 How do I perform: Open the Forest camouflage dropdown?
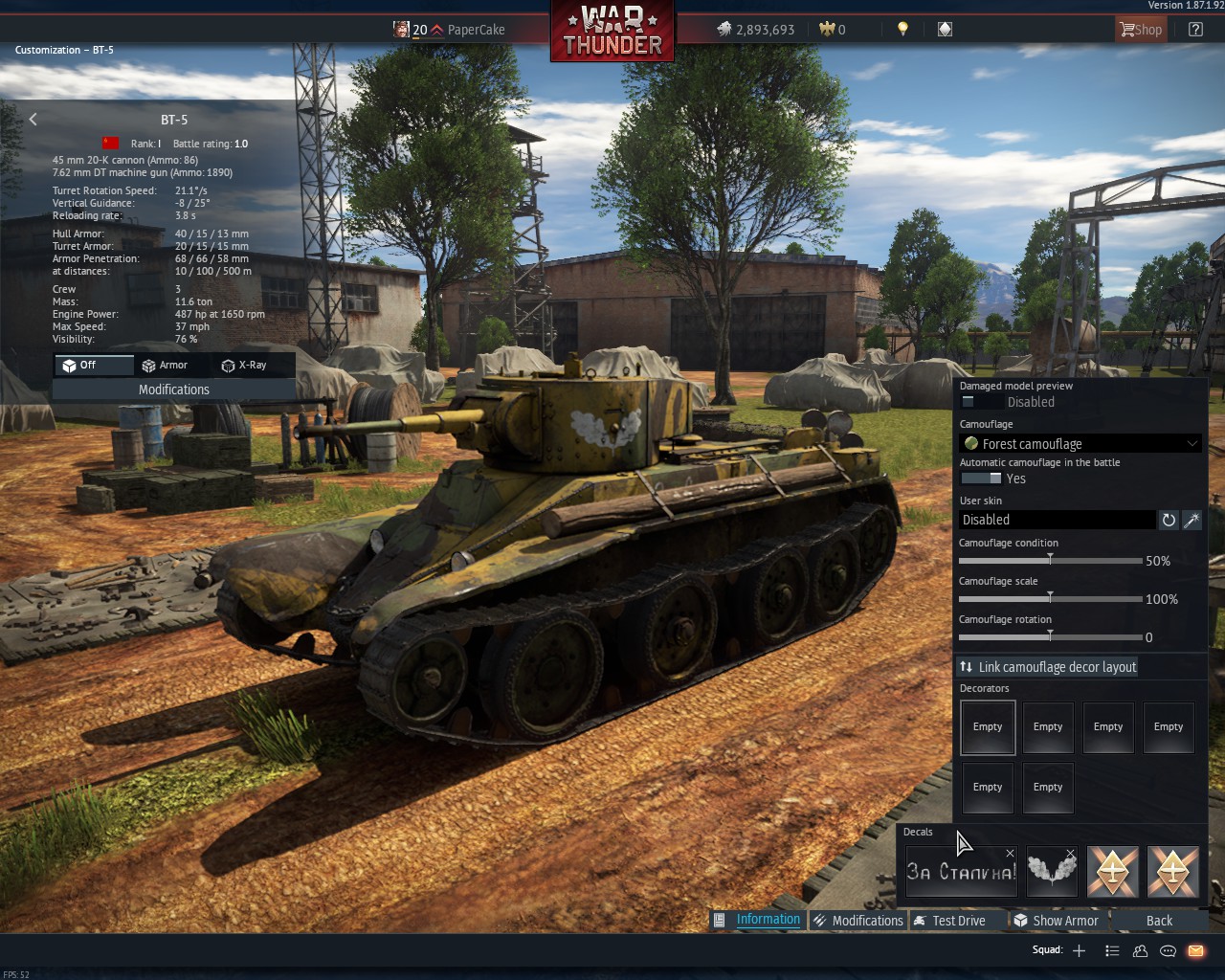click(1080, 443)
